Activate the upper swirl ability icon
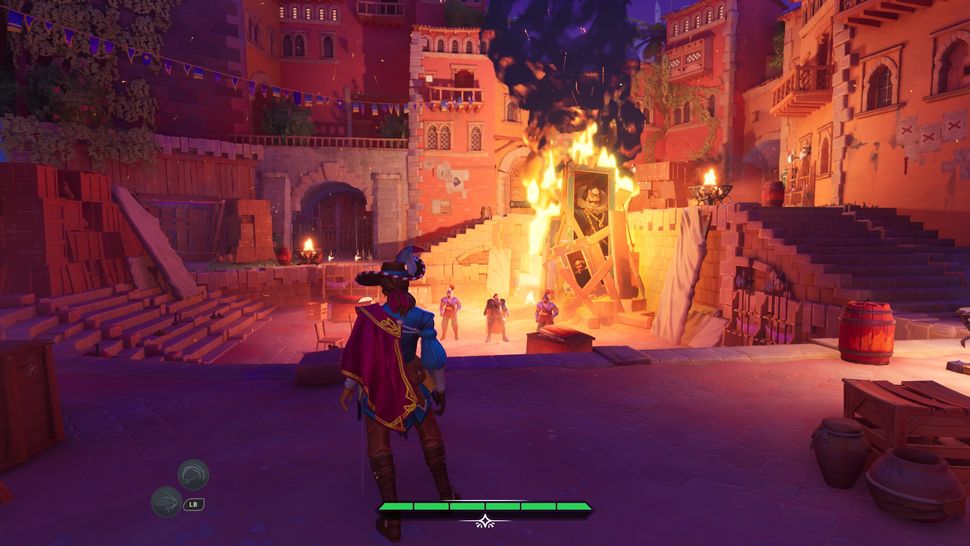 click(193, 473)
